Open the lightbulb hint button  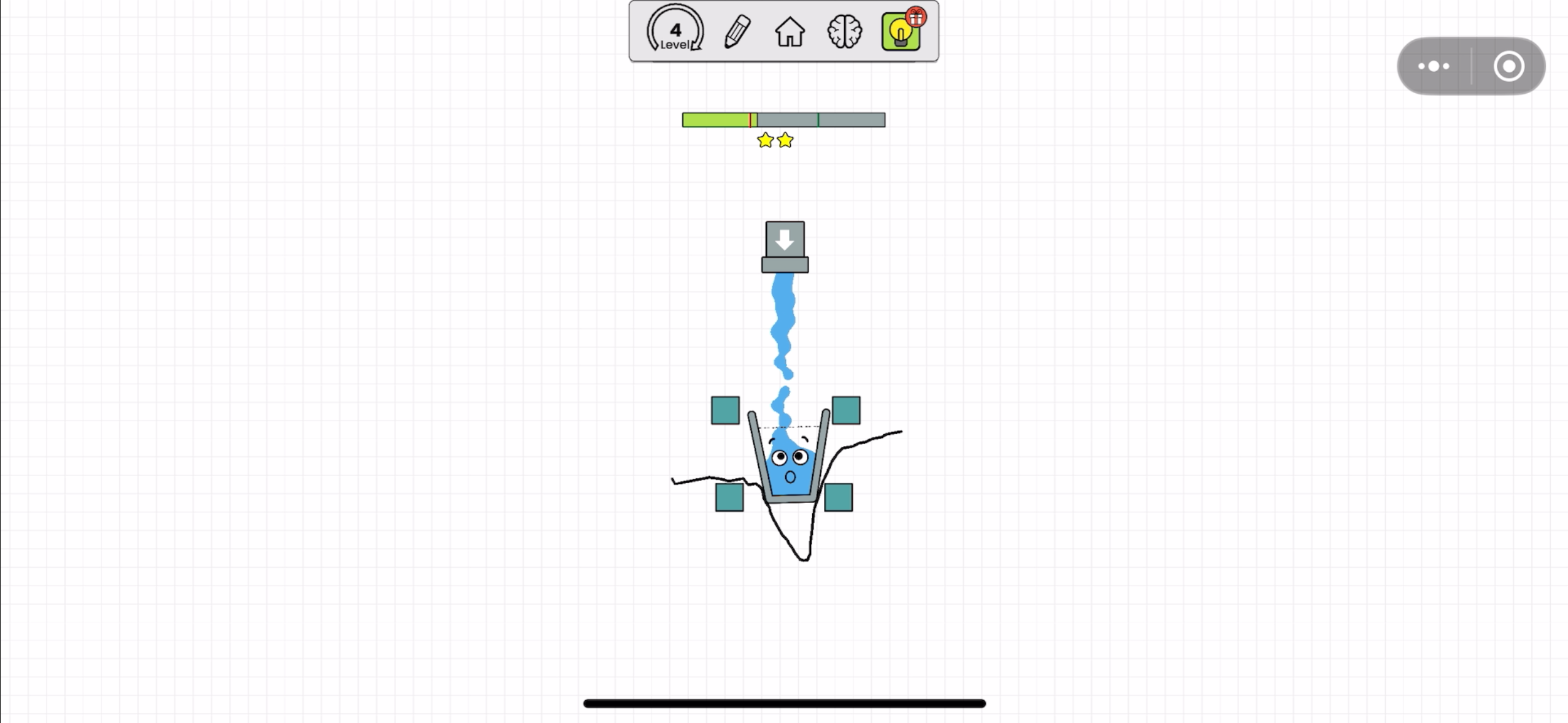900,34
